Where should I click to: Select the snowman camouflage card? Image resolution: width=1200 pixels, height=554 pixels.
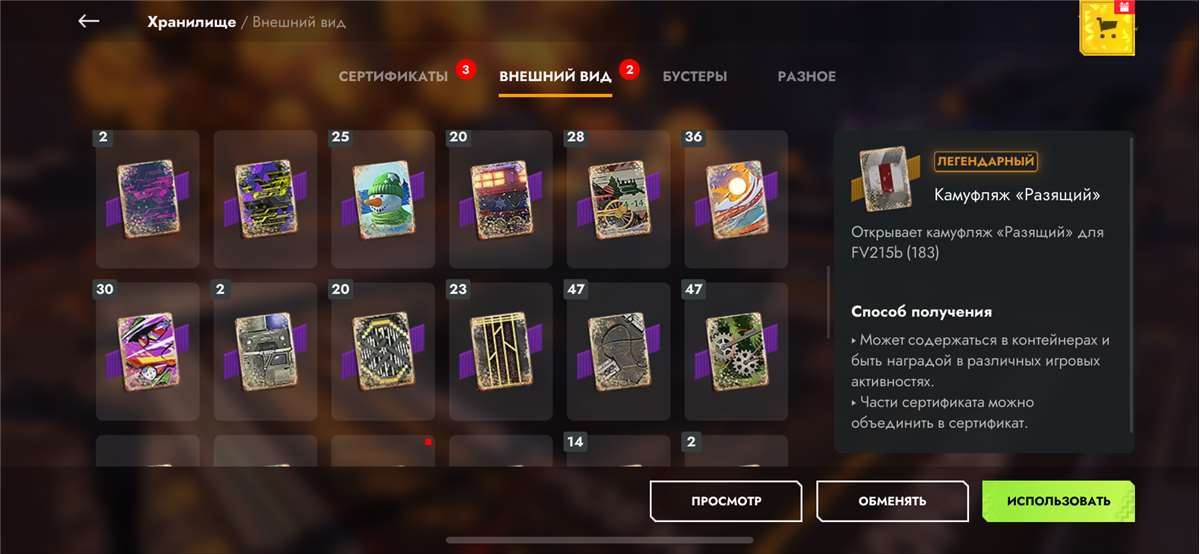[x=383, y=199]
